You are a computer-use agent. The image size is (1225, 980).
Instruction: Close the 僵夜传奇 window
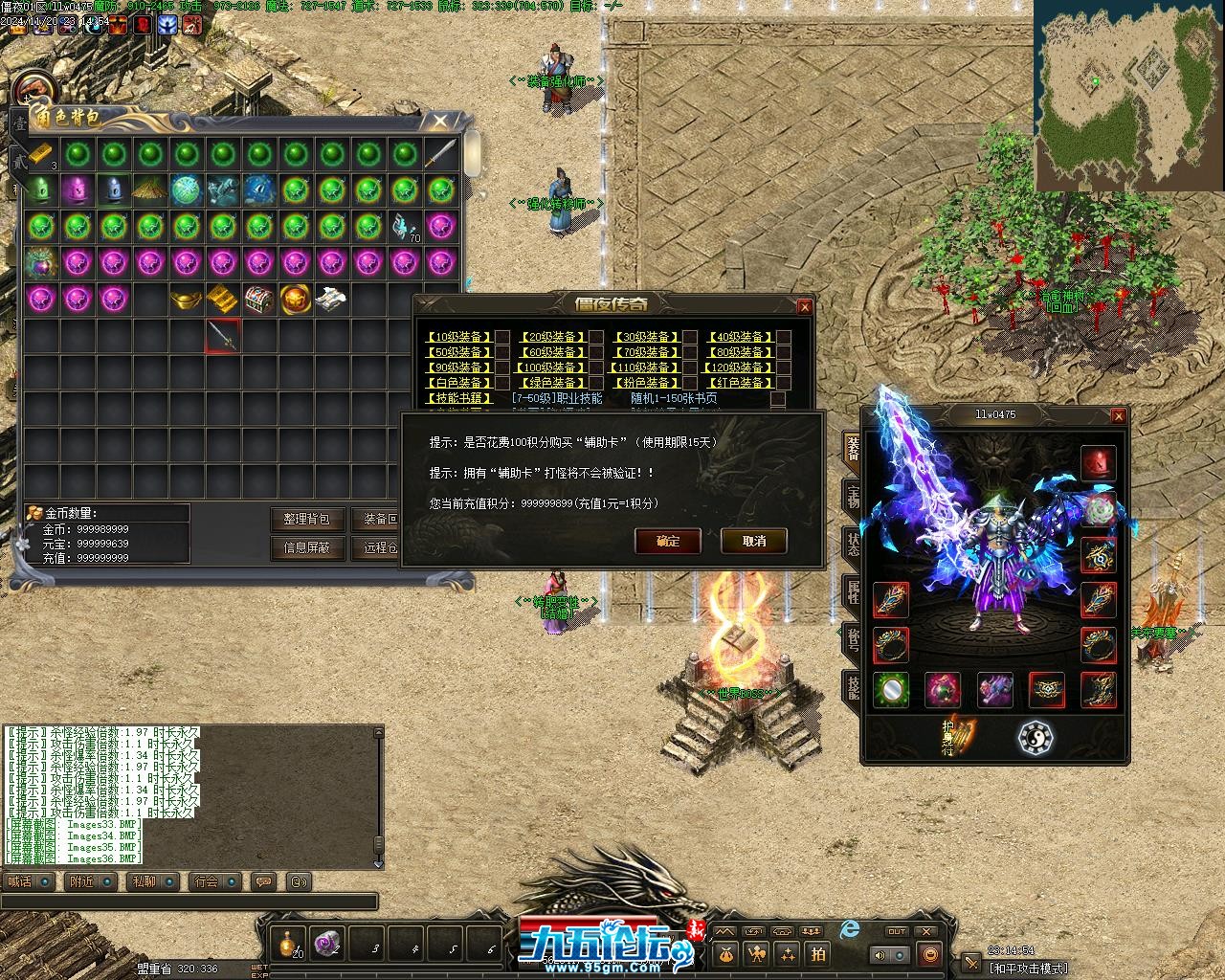(805, 306)
